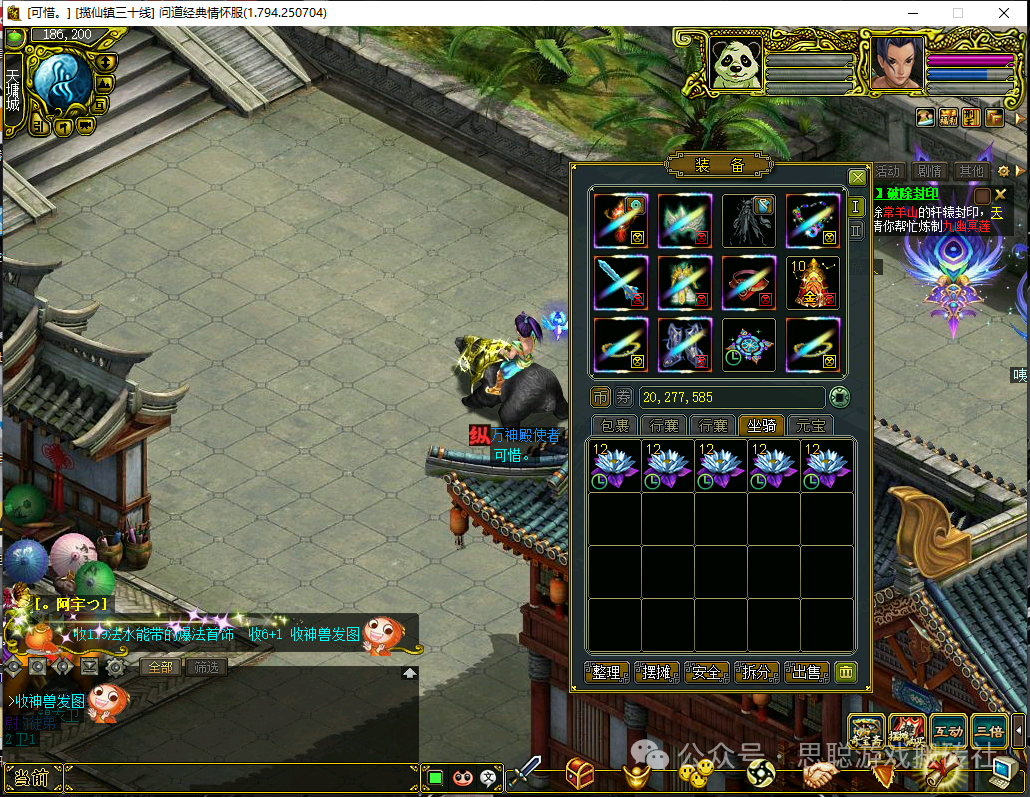Screen dimensions: 1030x797
Task: Open the treasure chest icon in bottom bar
Action: (x=579, y=773)
